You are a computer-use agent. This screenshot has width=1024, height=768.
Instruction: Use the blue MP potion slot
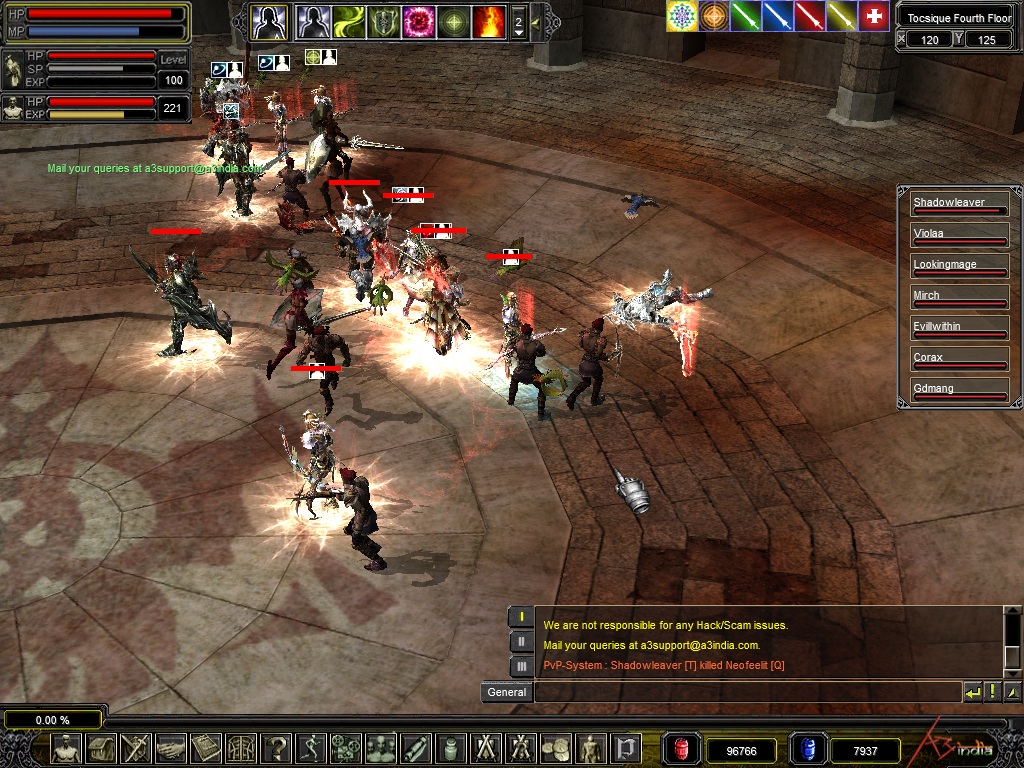point(806,749)
